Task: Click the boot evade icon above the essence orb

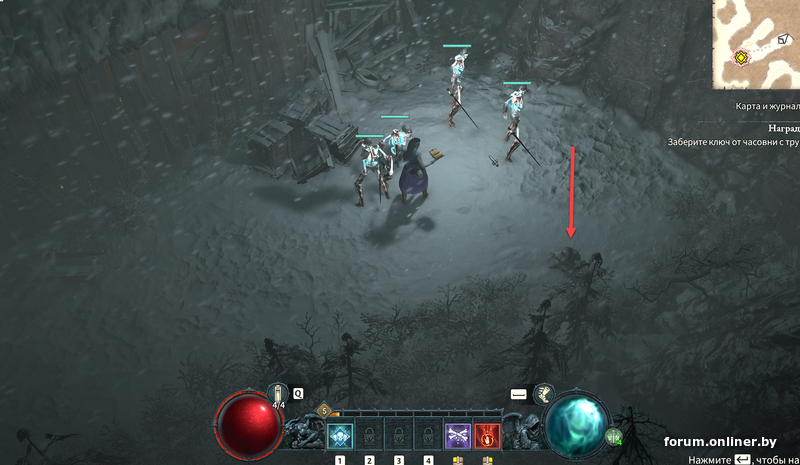Action: 545,394
